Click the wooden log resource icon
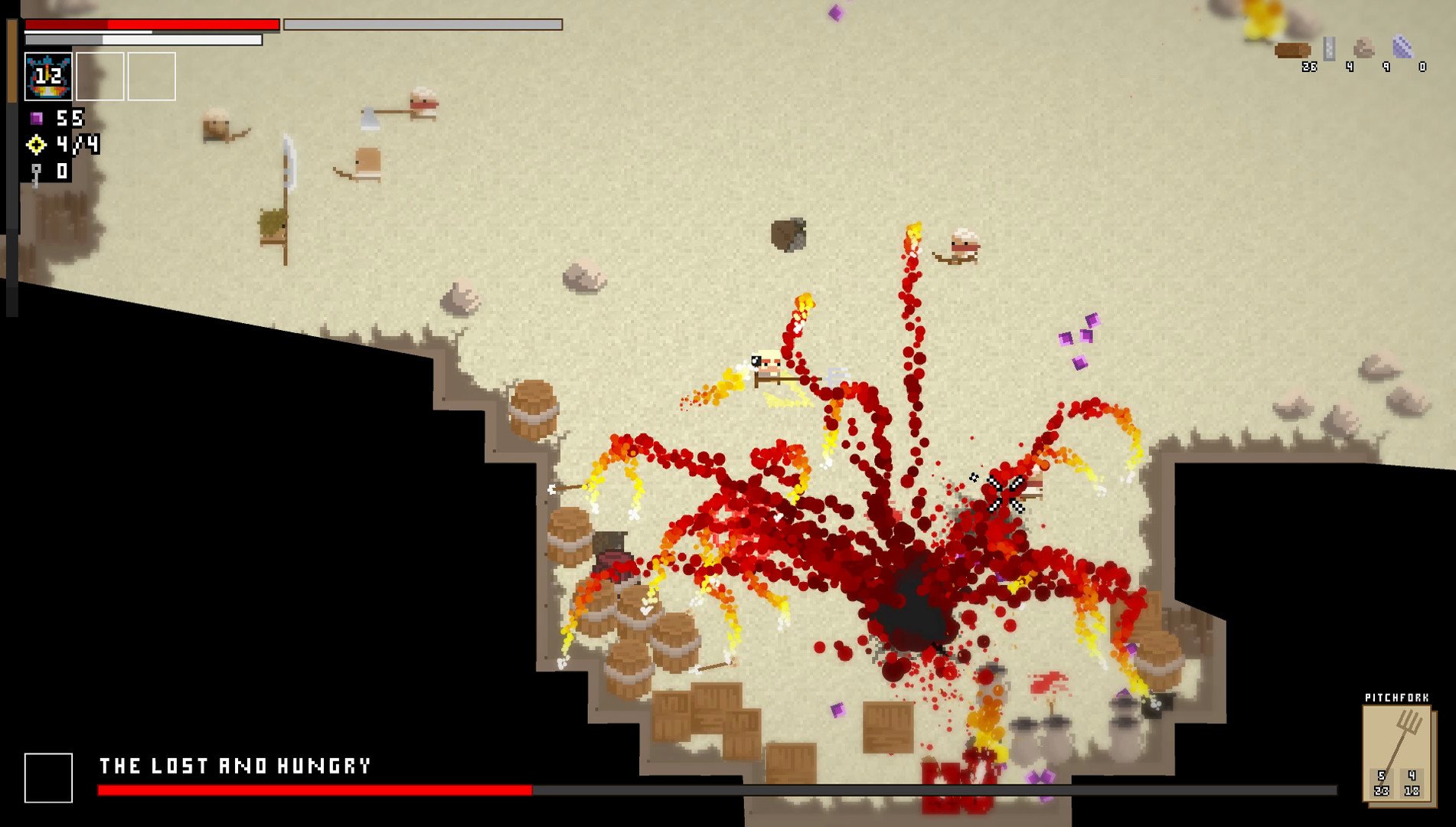1456x827 pixels. pyautogui.click(x=1292, y=51)
